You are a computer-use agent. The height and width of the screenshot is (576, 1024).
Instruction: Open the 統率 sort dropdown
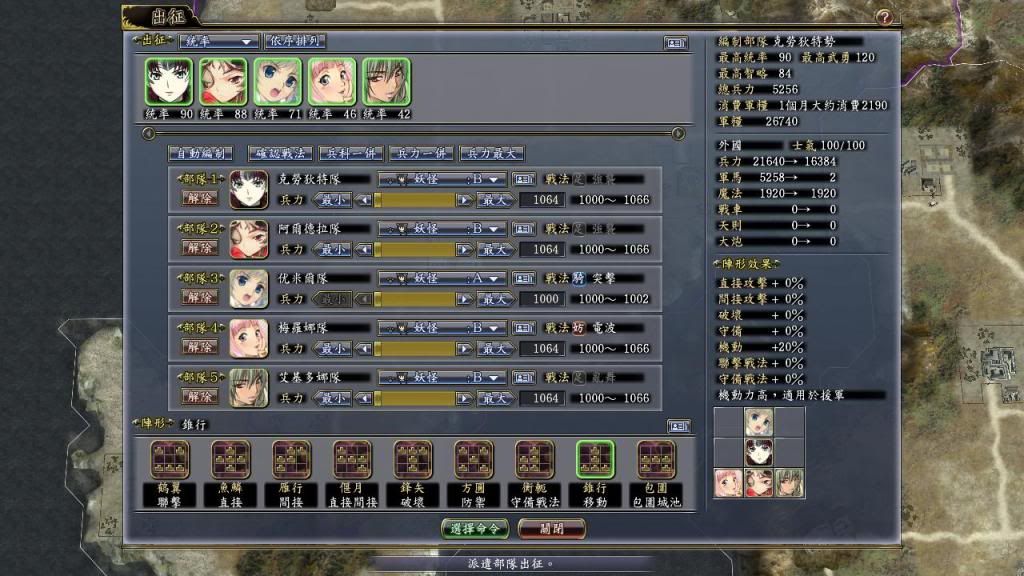pos(218,42)
